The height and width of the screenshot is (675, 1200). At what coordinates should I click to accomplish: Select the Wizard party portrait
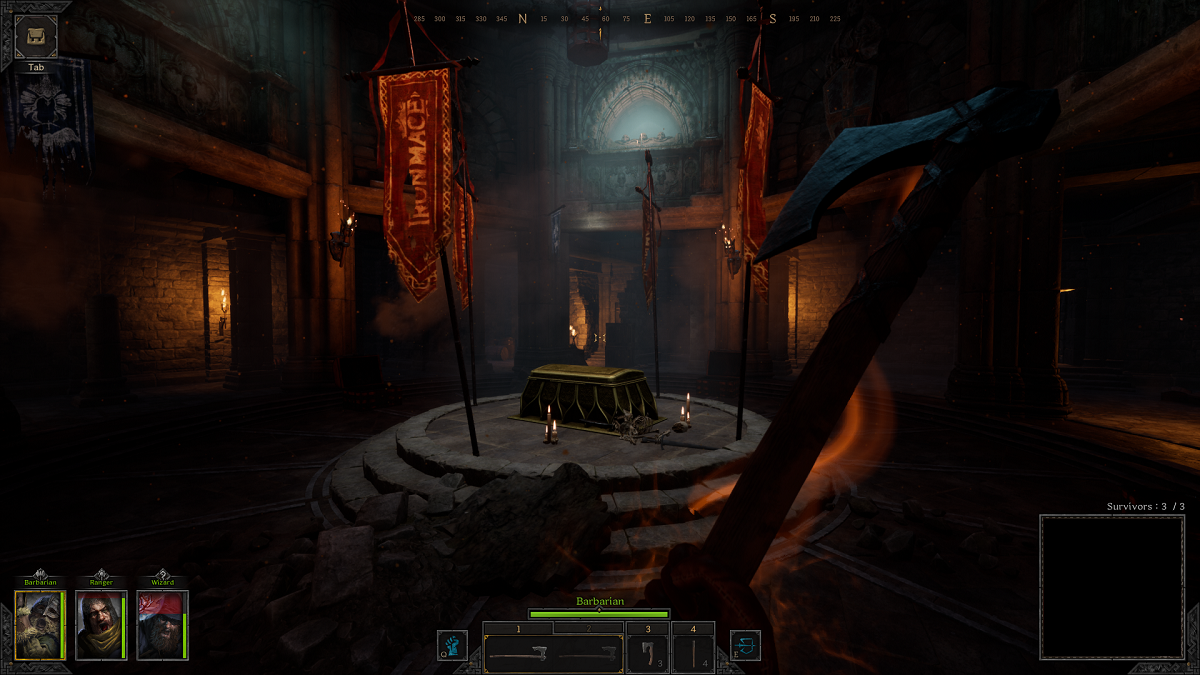[x=161, y=625]
